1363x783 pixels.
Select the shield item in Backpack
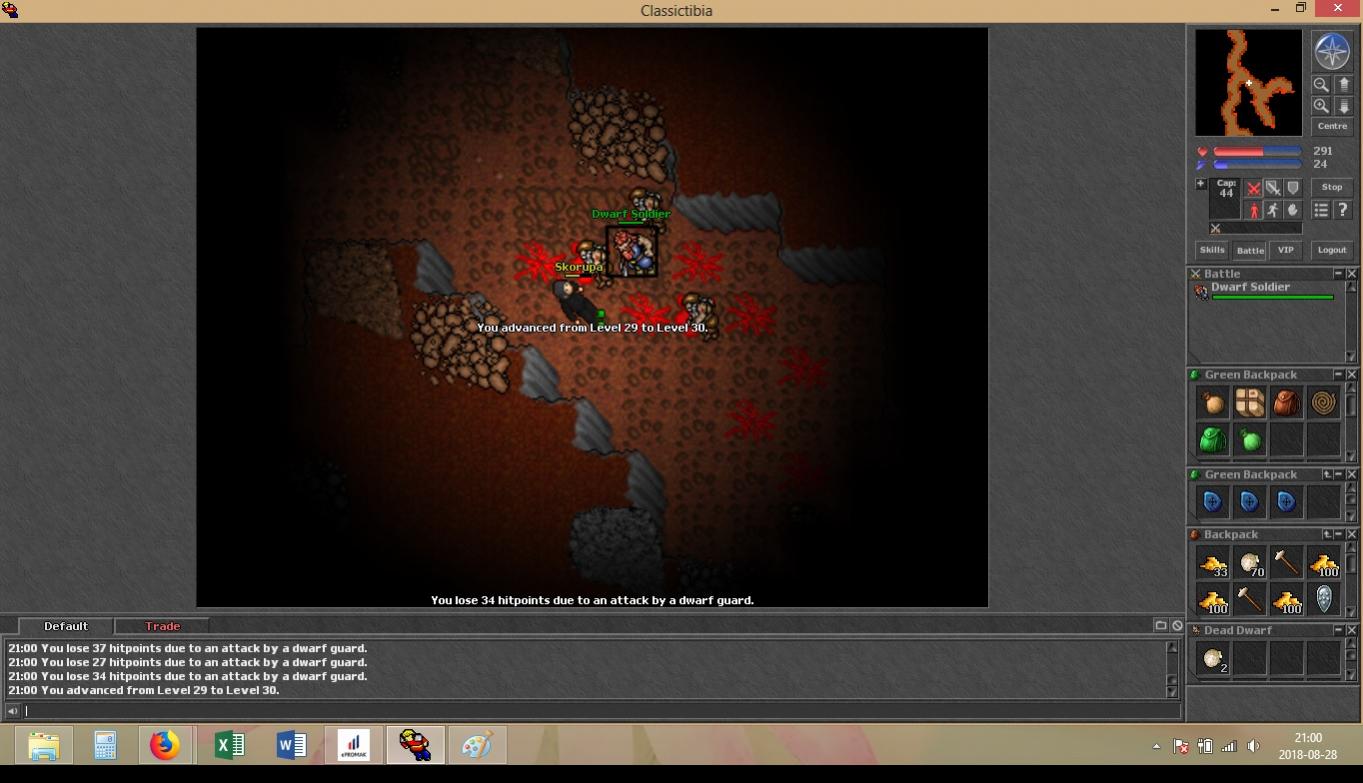click(x=1323, y=599)
